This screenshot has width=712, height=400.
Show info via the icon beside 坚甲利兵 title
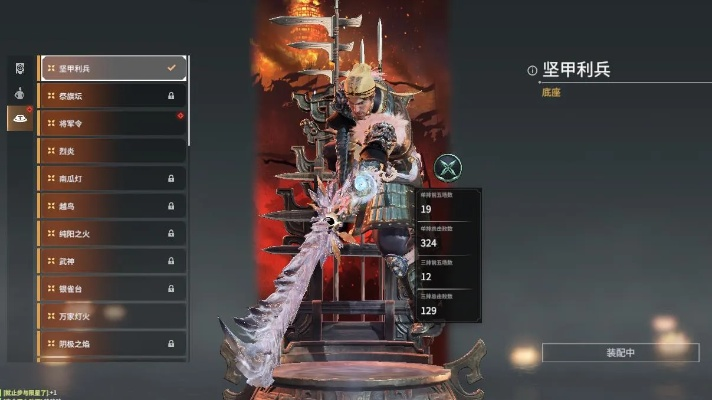(x=532, y=70)
